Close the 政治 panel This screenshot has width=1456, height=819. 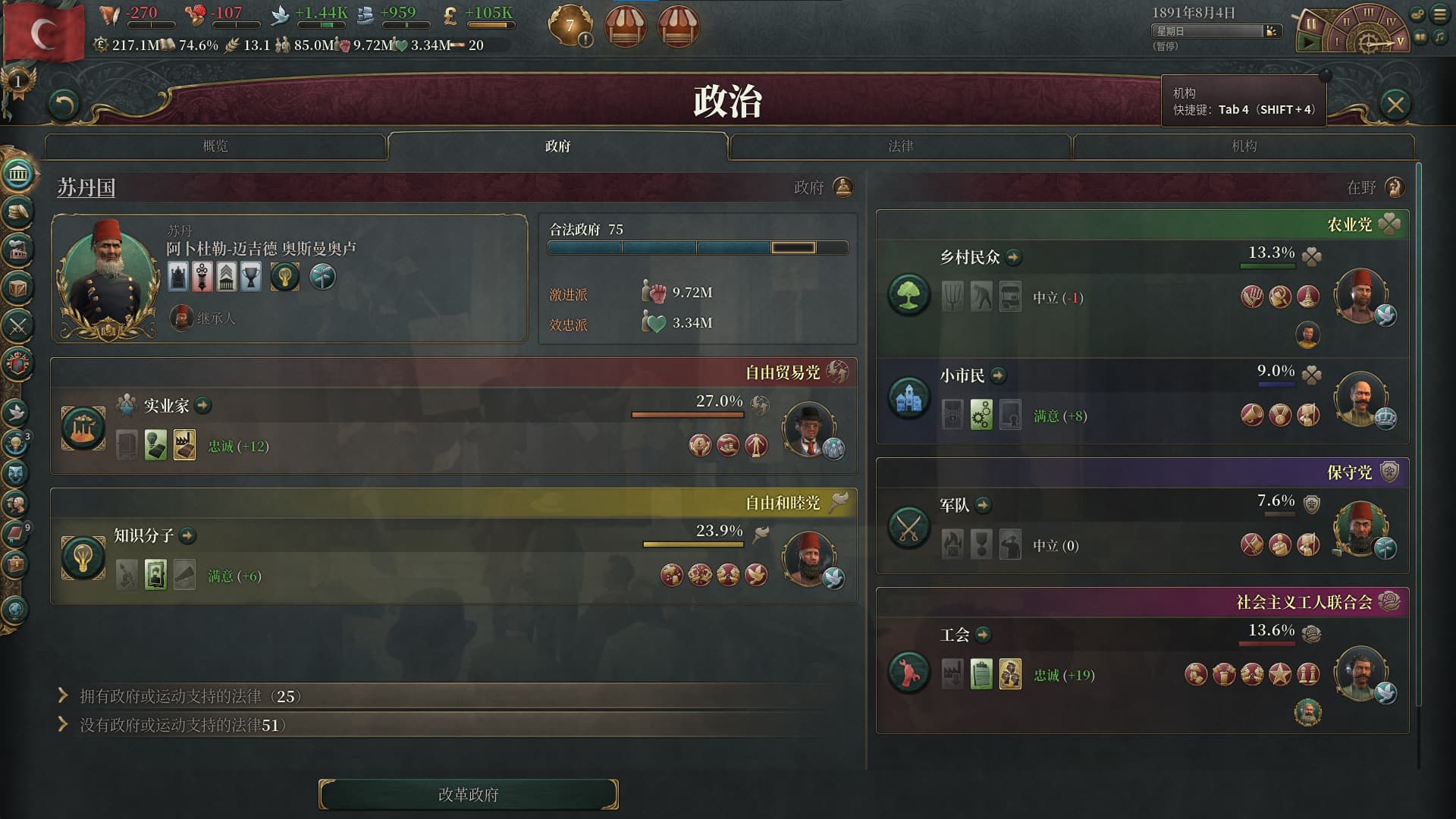1395,105
